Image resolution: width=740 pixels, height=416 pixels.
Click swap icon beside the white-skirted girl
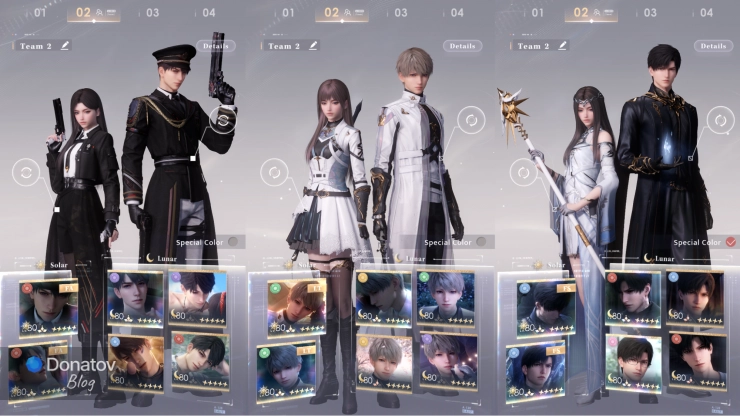click(270, 173)
